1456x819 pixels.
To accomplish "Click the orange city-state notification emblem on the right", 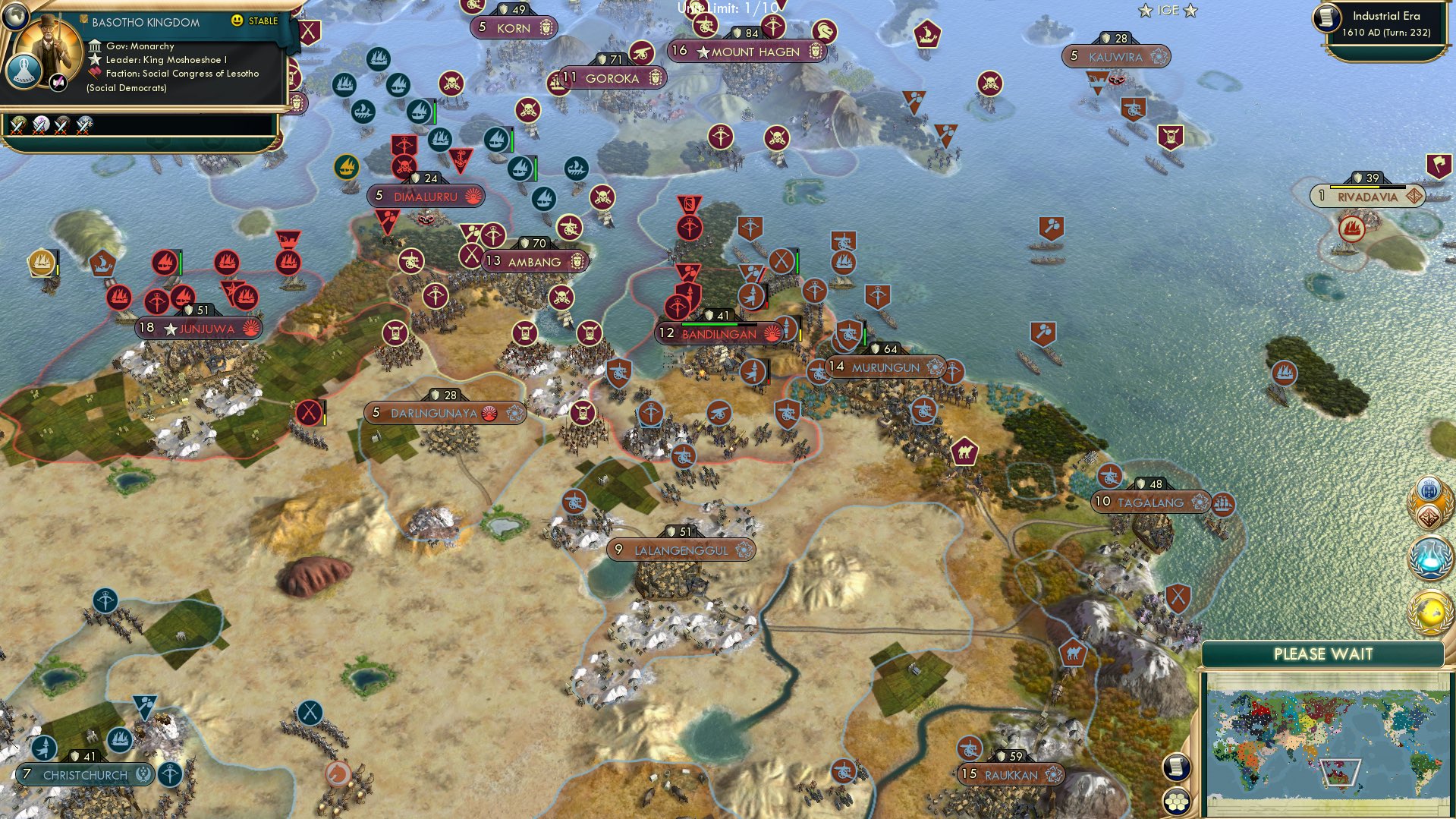I will point(1429,496).
